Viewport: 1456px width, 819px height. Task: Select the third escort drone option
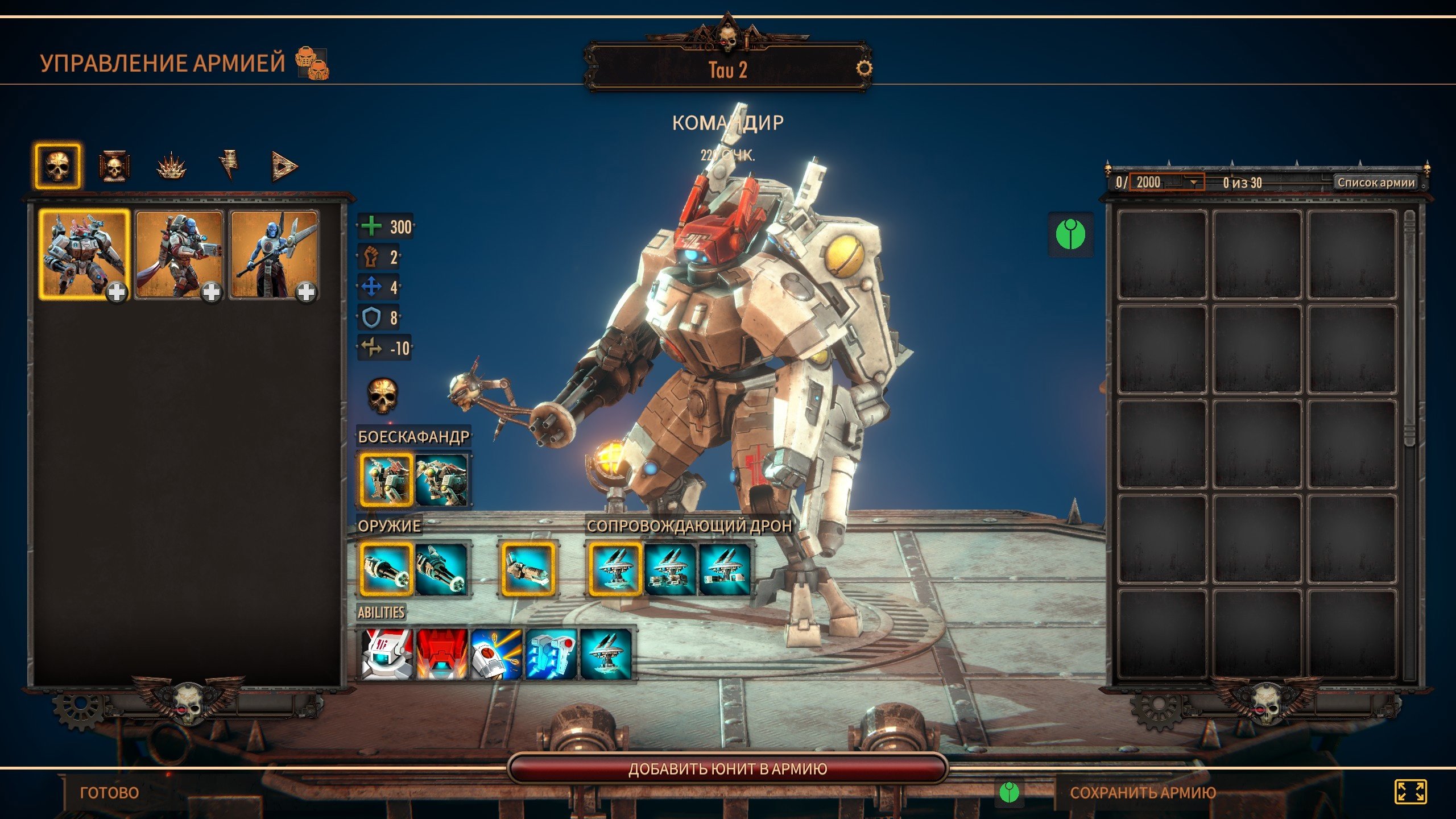point(725,569)
